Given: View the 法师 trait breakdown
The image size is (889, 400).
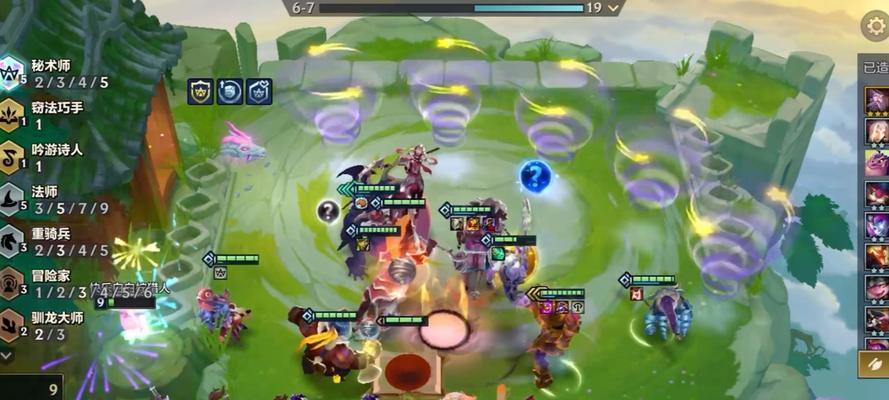Looking at the screenshot, I should 45,199.
